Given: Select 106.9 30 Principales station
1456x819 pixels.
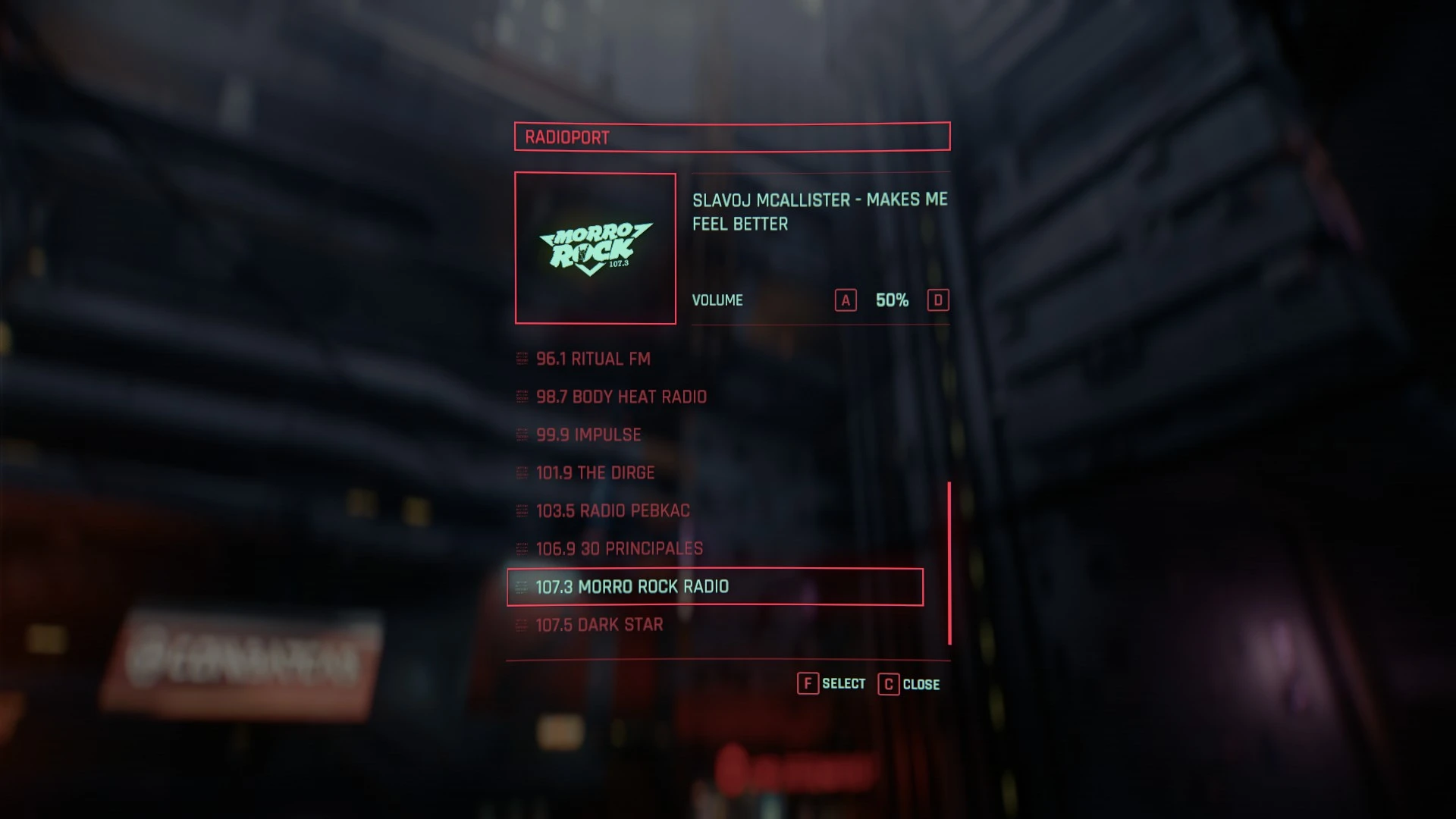Looking at the screenshot, I should click(620, 548).
